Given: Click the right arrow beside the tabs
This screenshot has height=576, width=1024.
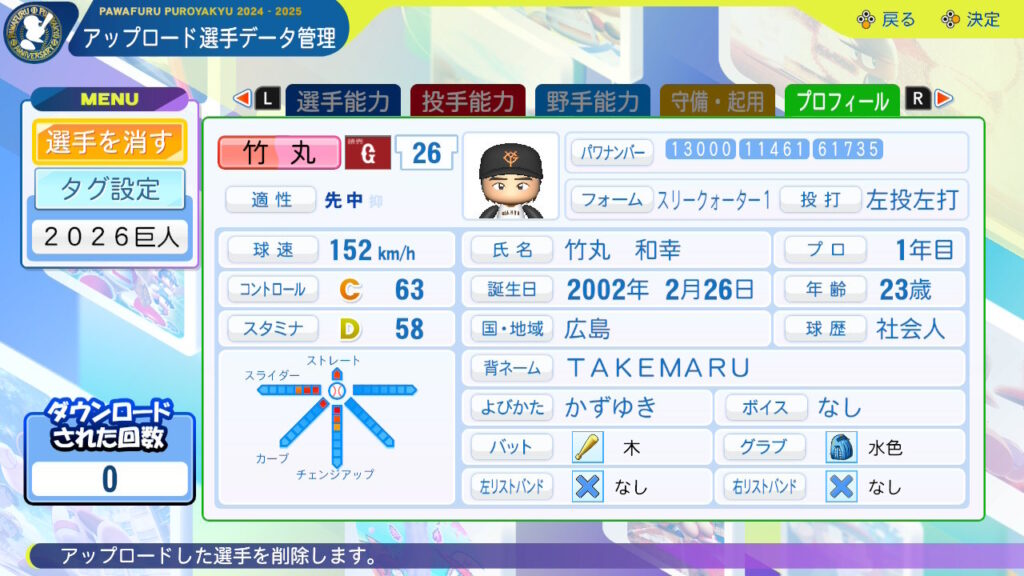Looking at the screenshot, I should [943, 98].
